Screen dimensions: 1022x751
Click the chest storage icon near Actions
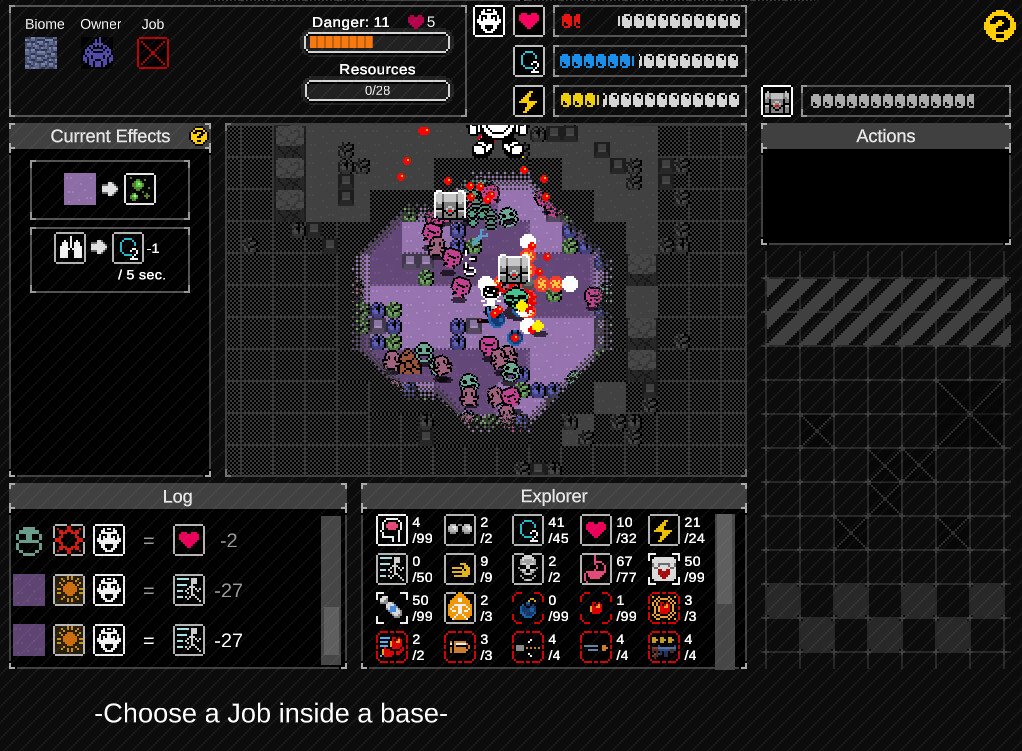click(x=778, y=101)
